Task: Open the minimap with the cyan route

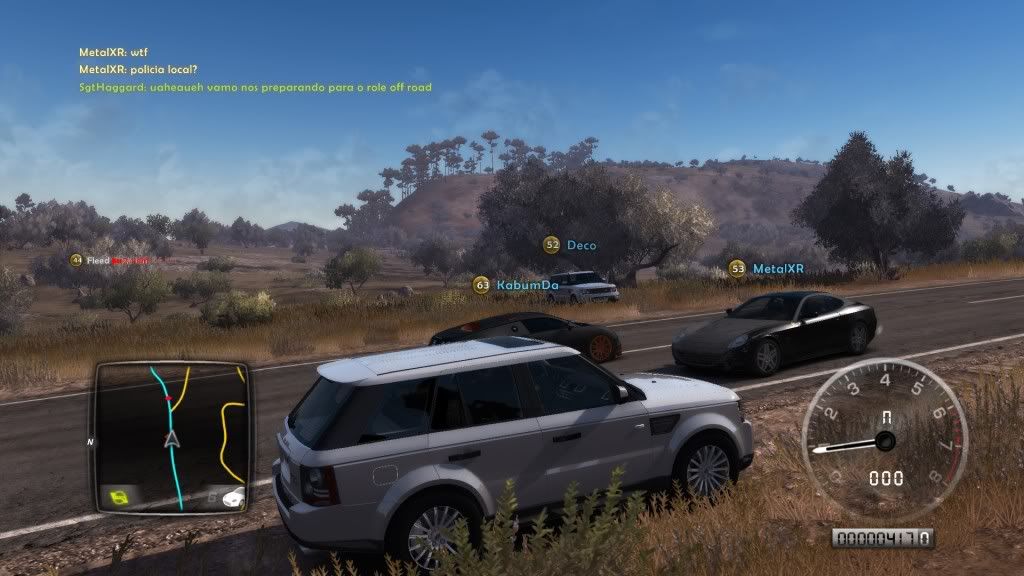Action: (x=171, y=437)
